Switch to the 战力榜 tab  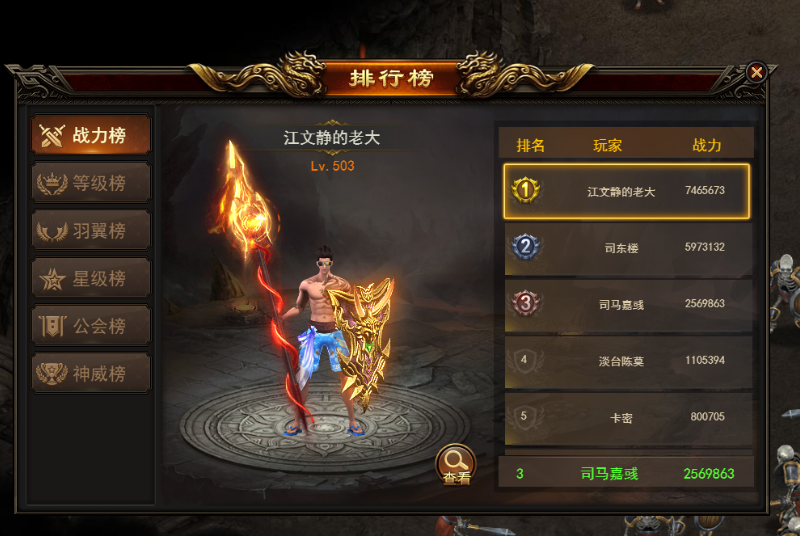tap(91, 135)
